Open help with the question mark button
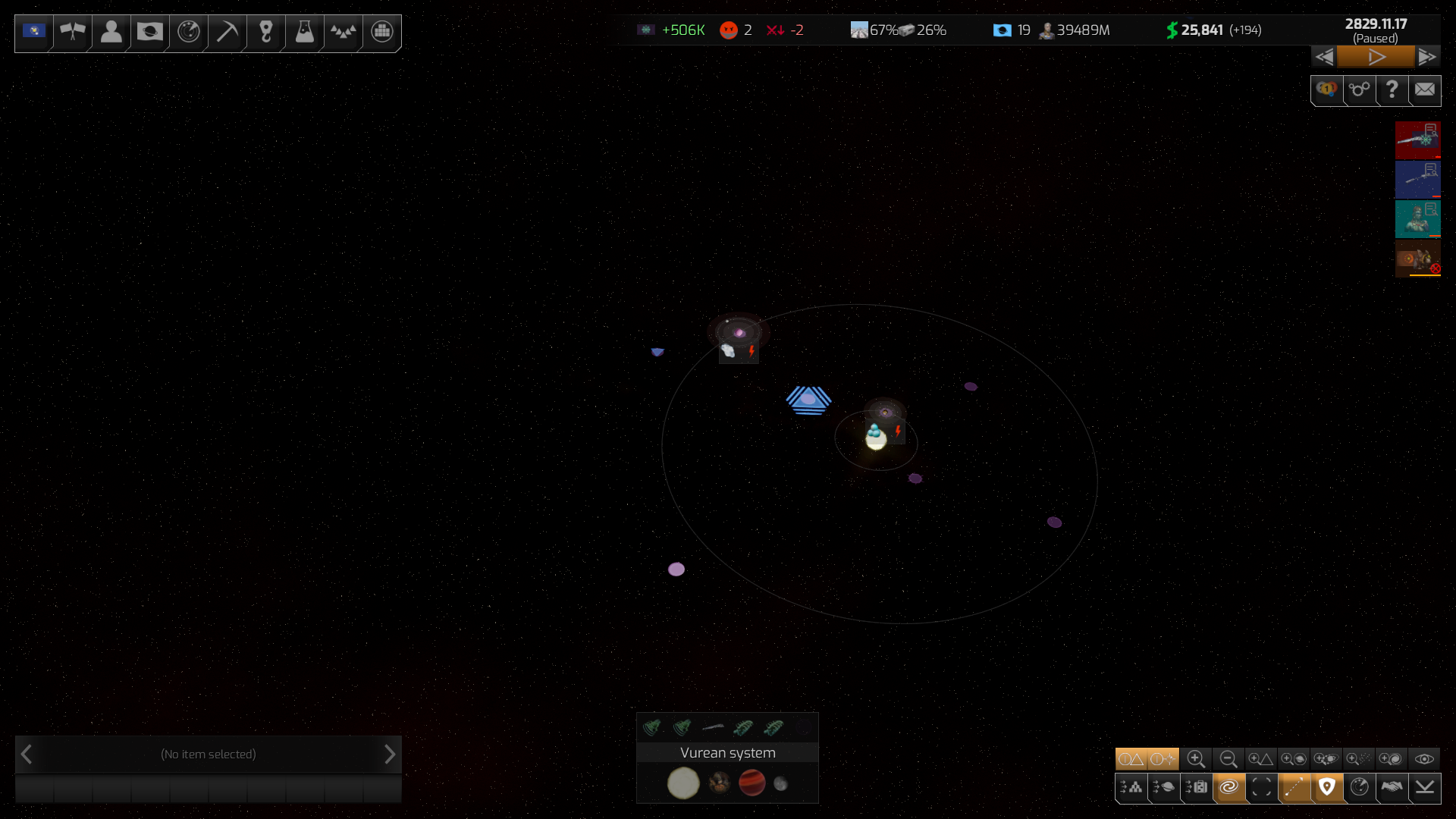 tap(1392, 89)
